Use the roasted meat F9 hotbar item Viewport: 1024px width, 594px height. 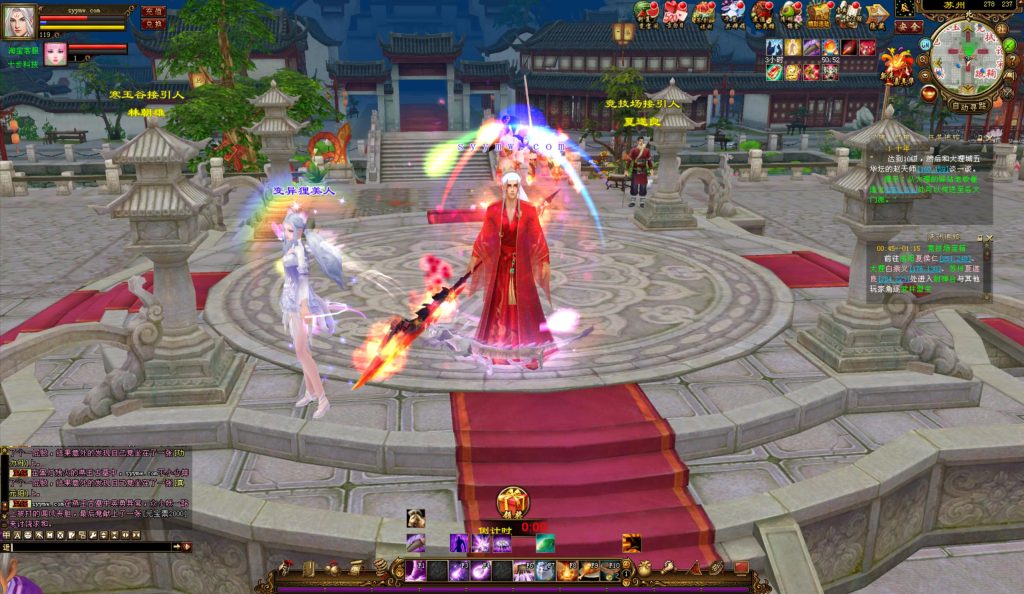(x=589, y=571)
